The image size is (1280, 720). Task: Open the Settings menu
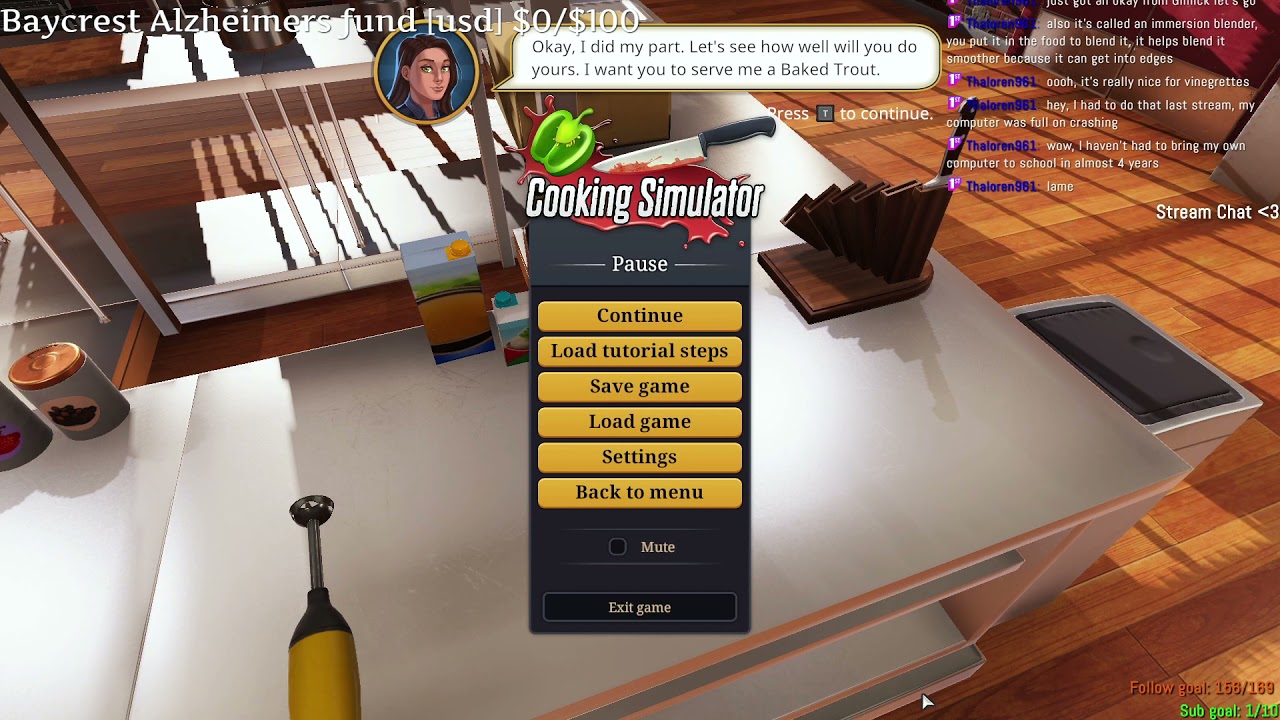click(x=639, y=457)
